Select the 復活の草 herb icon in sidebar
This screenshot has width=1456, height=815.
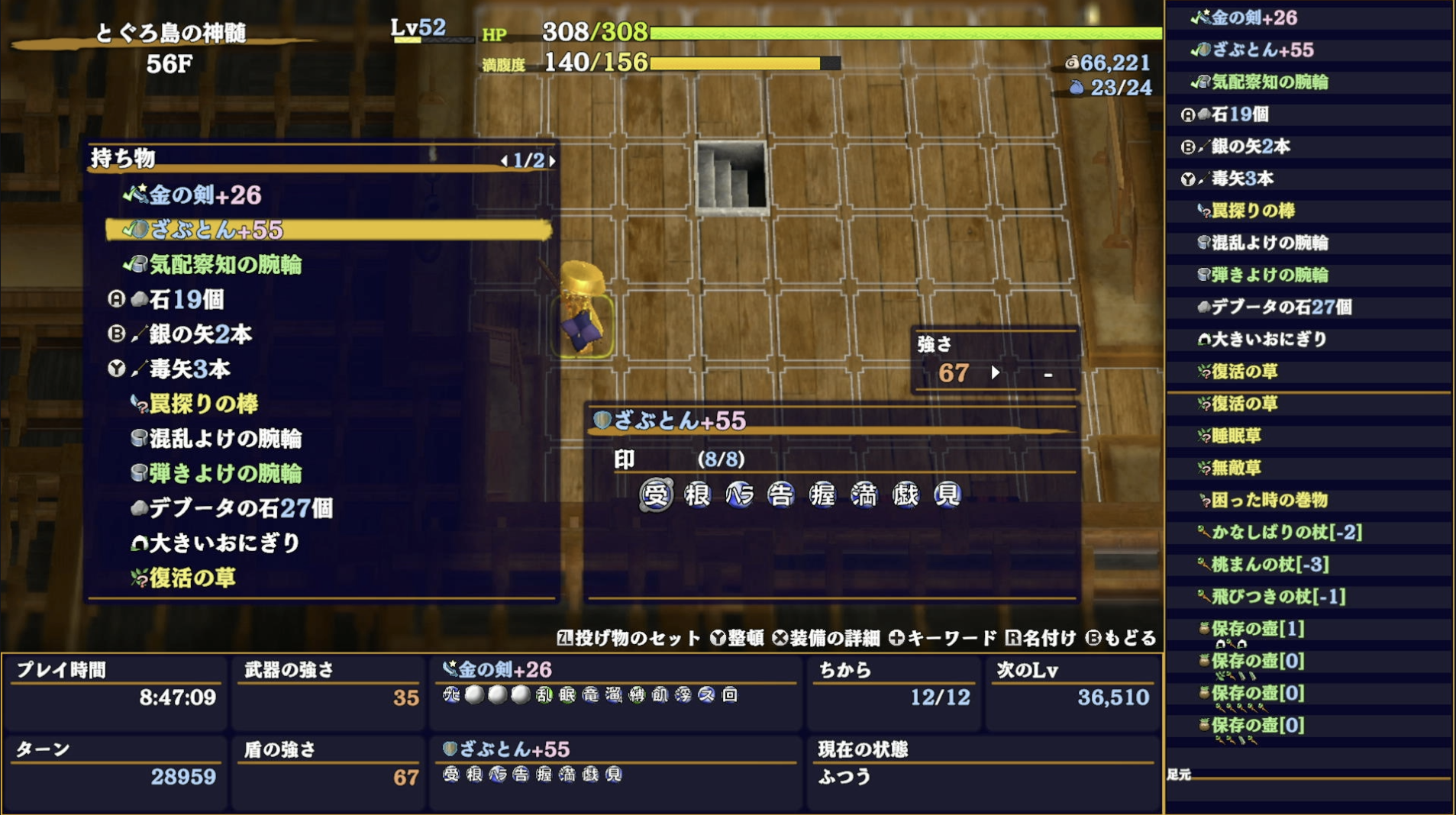tap(1203, 372)
